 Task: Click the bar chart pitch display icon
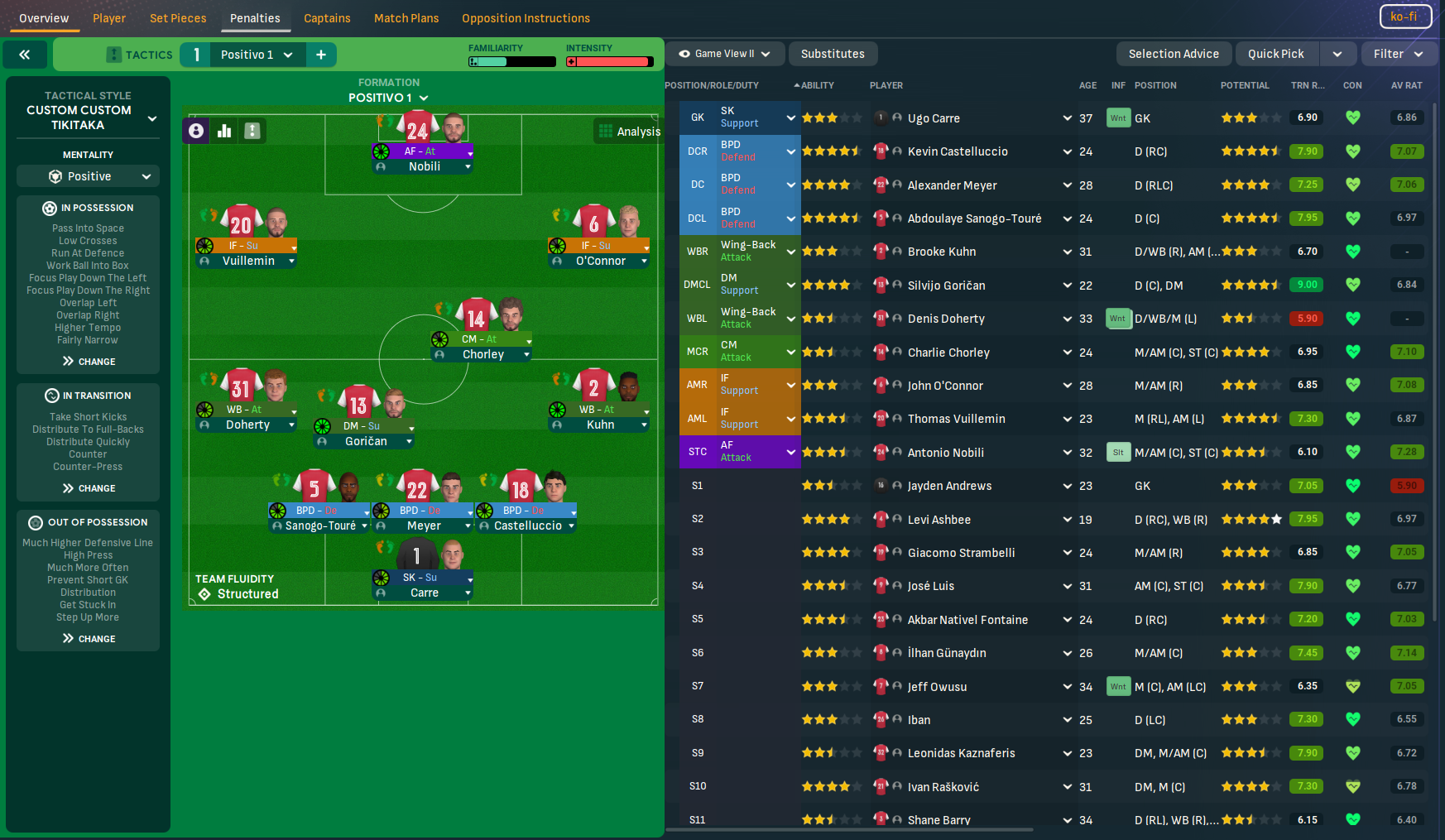coord(224,130)
